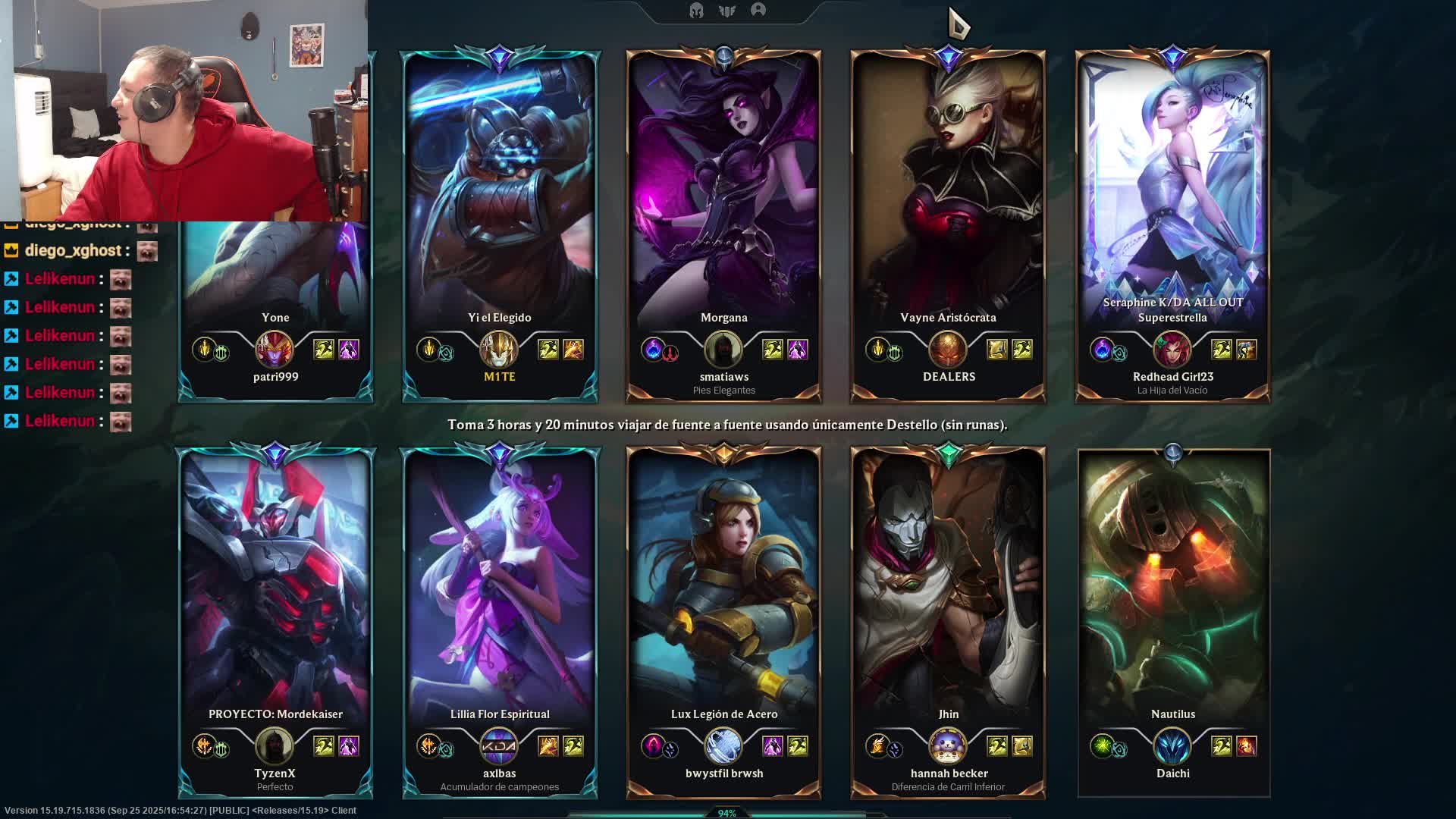Switch to the player profile icon tab
This screenshot has height=819, width=1456.
tap(758, 10)
